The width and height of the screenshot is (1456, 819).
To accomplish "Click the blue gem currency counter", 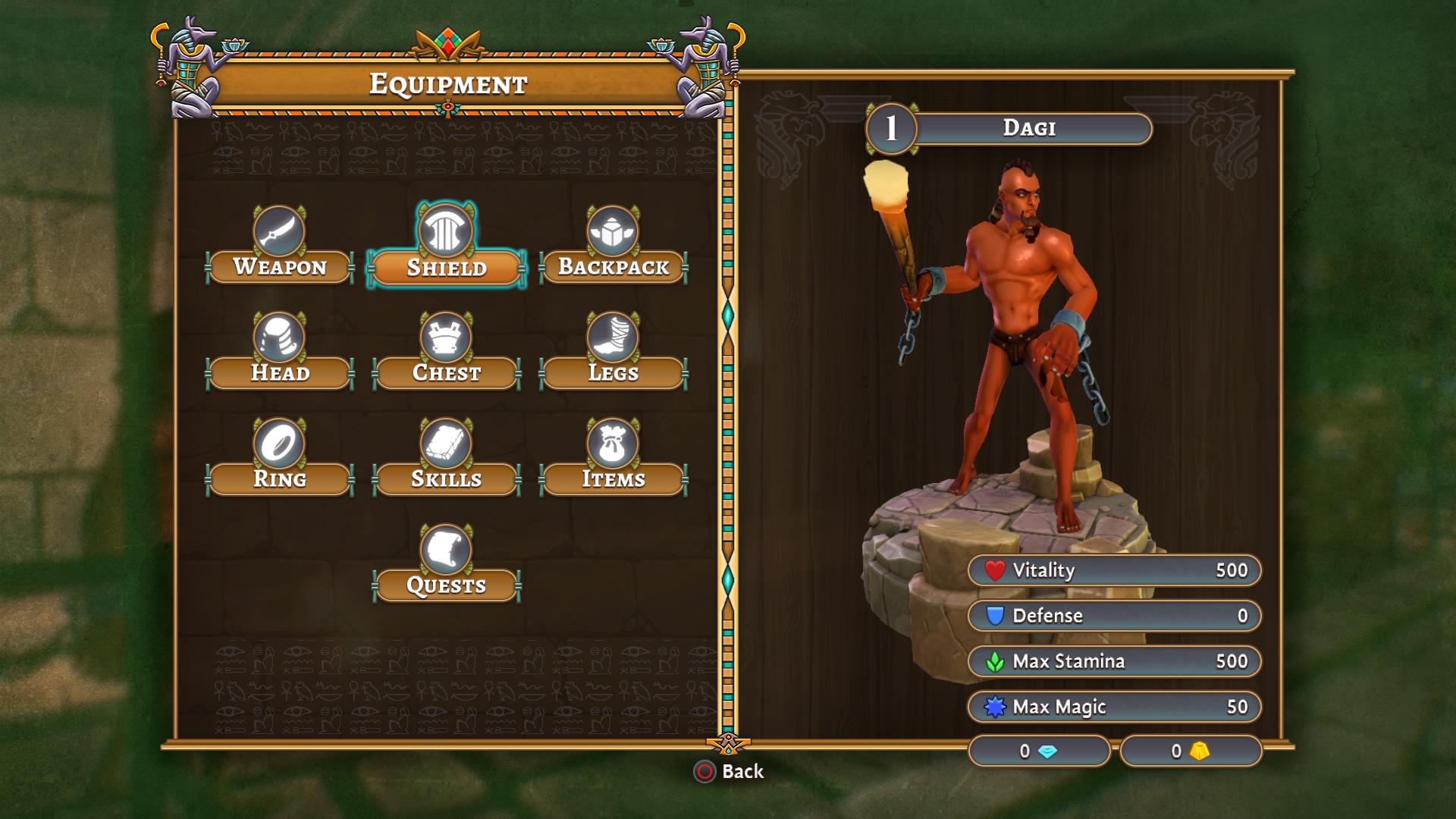I will tap(1039, 752).
